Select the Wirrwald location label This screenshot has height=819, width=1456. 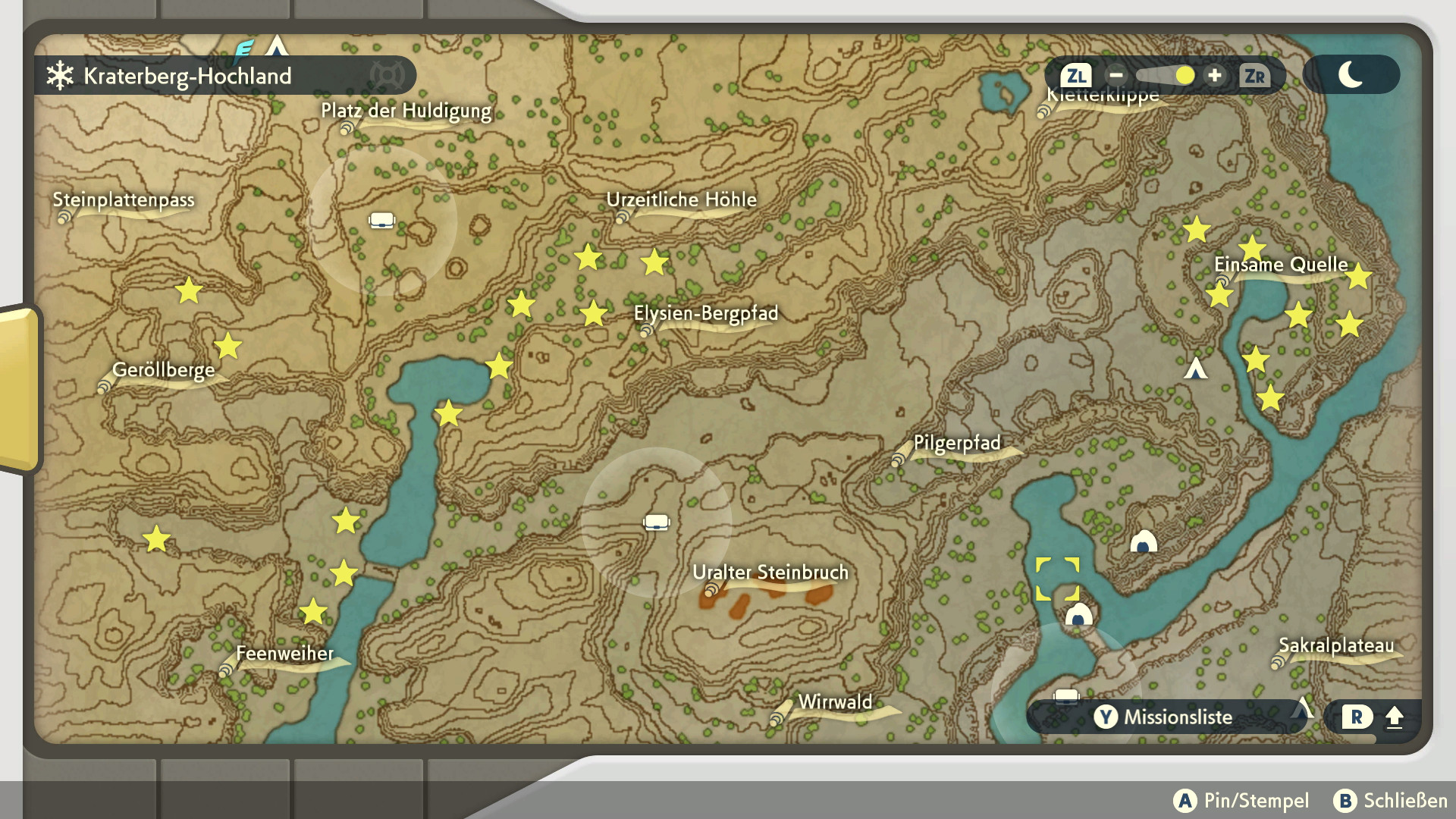[x=835, y=702]
